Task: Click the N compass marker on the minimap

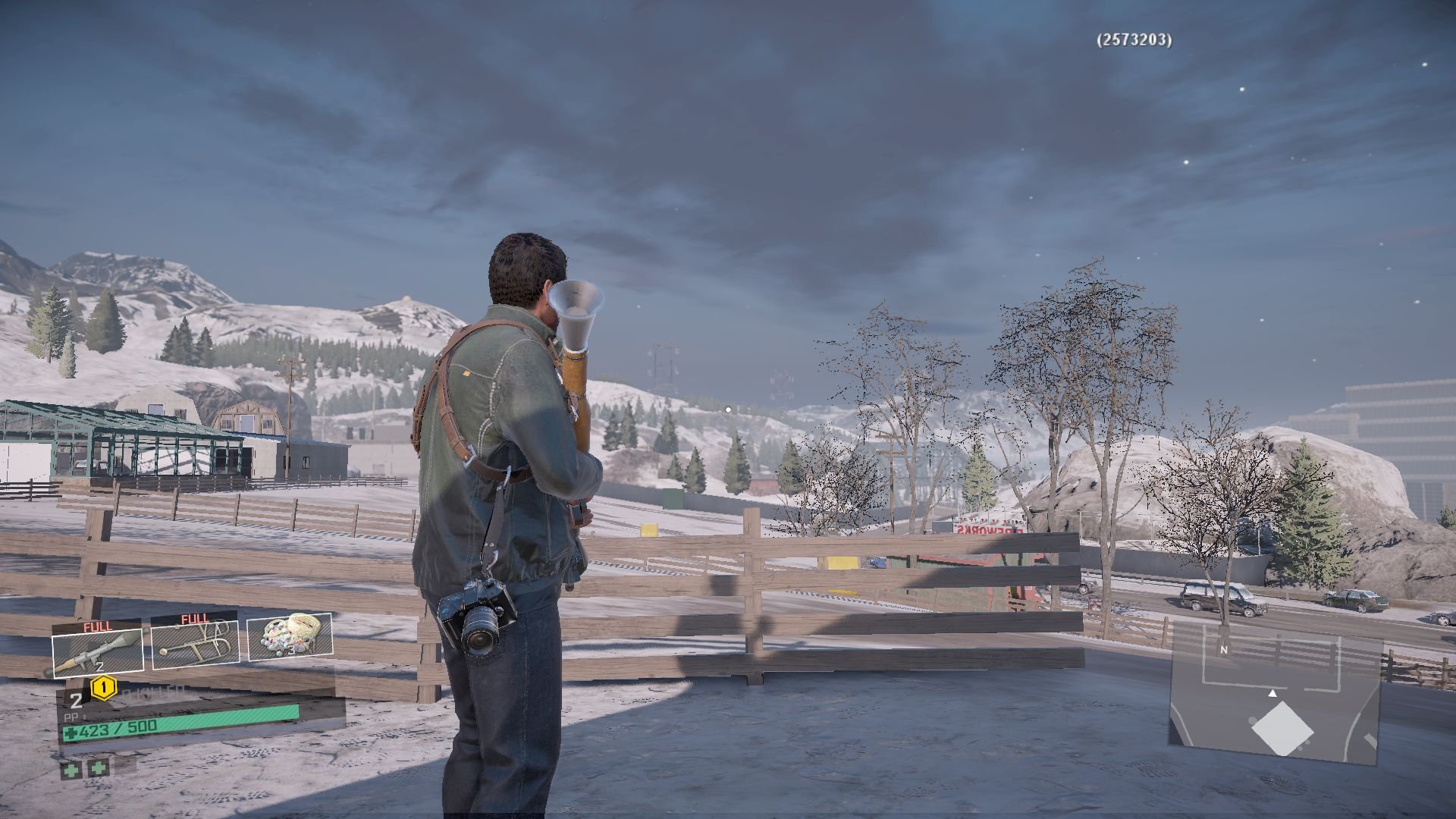Action: pos(1223,651)
